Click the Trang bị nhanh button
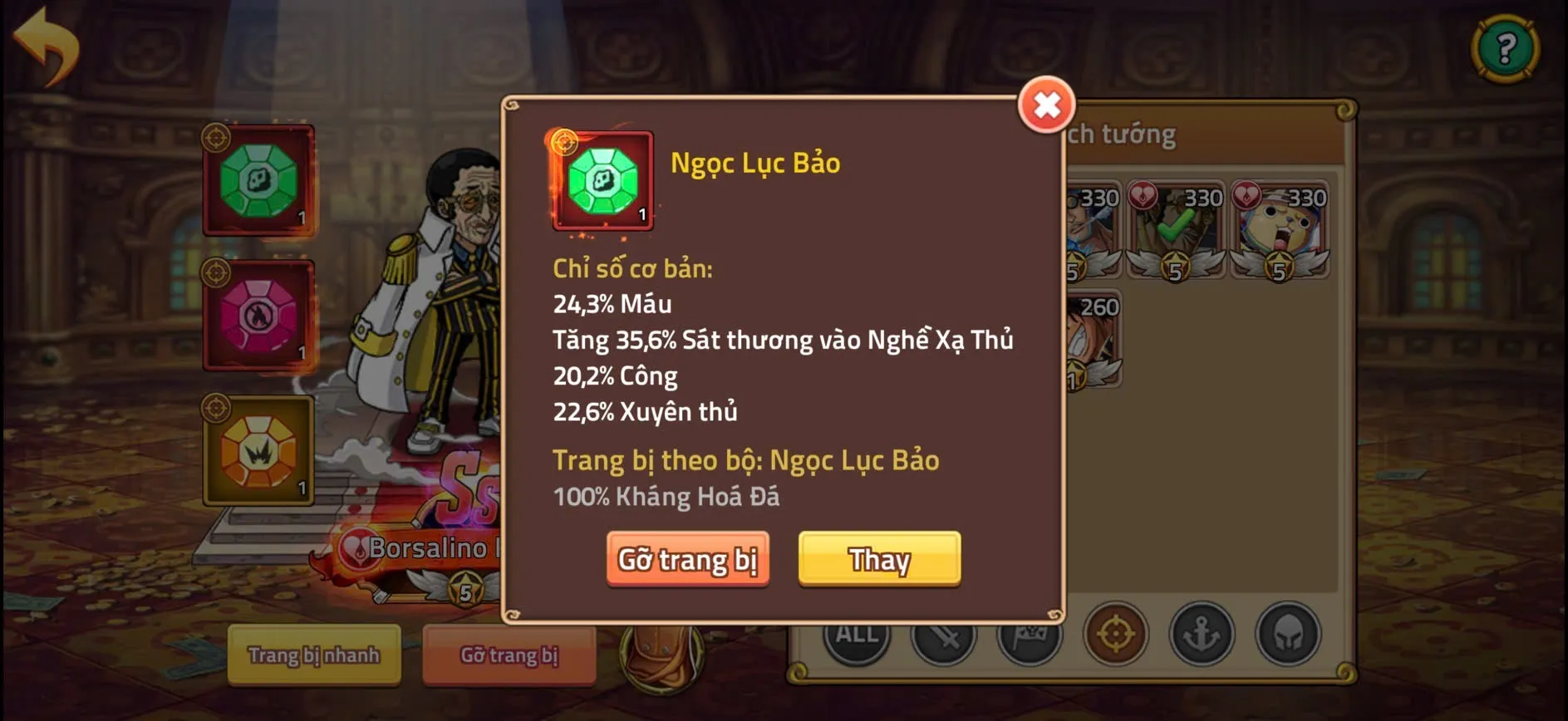Screen dimensions: 1568x721 coord(314,656)
